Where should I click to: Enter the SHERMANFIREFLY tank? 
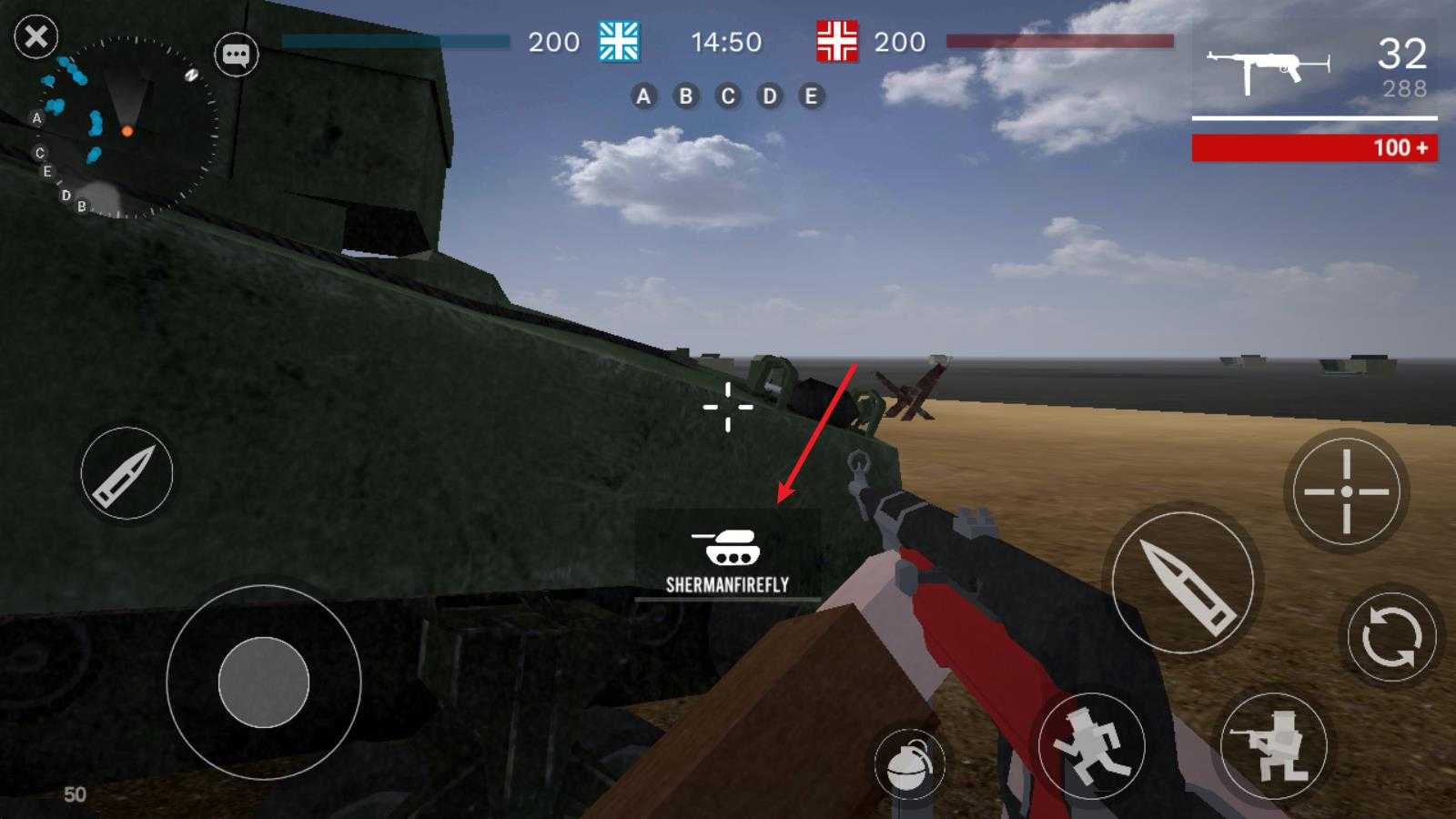tap(727, 555)
